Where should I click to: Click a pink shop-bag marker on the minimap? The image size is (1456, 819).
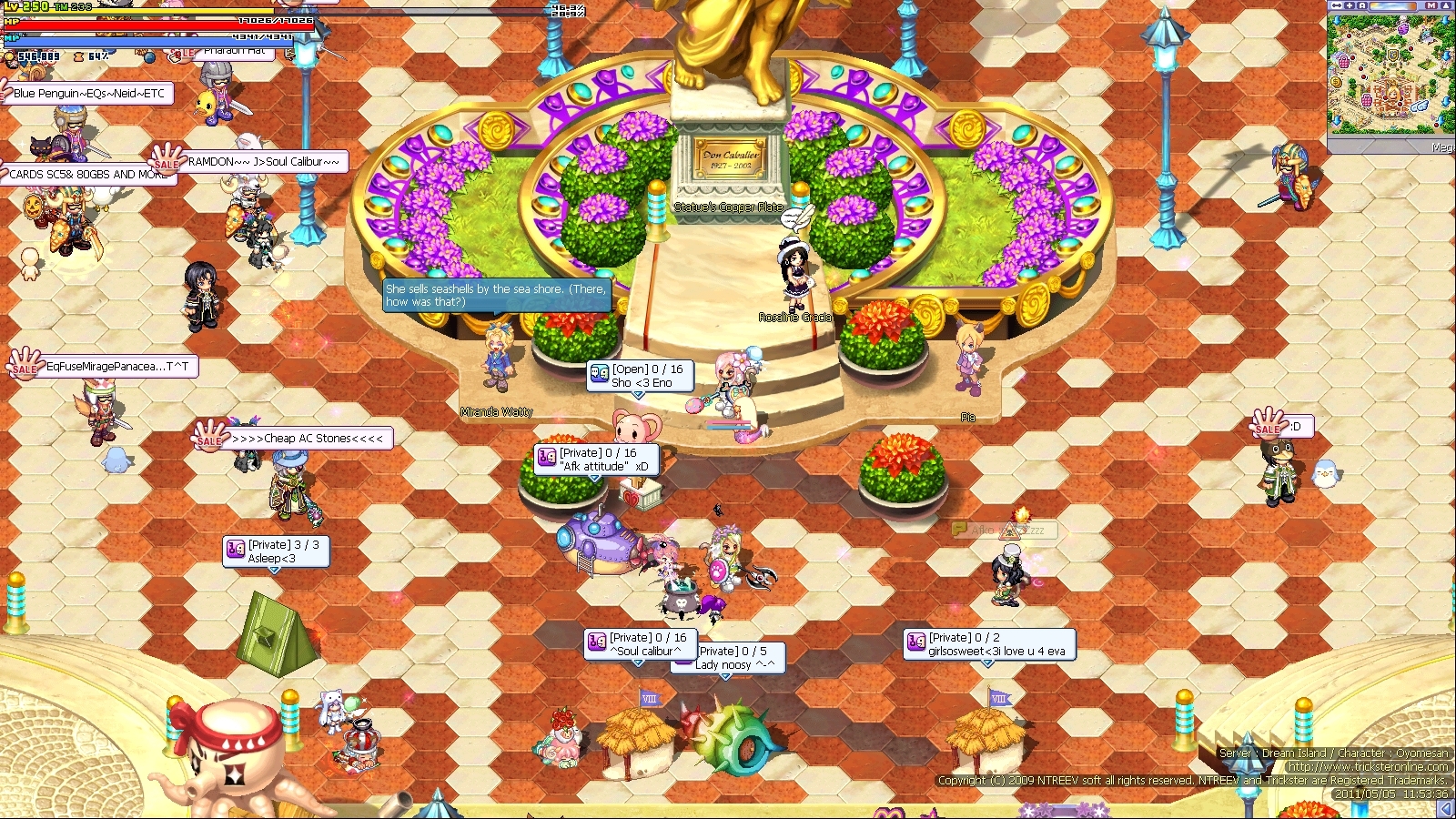pos(1345,60)
